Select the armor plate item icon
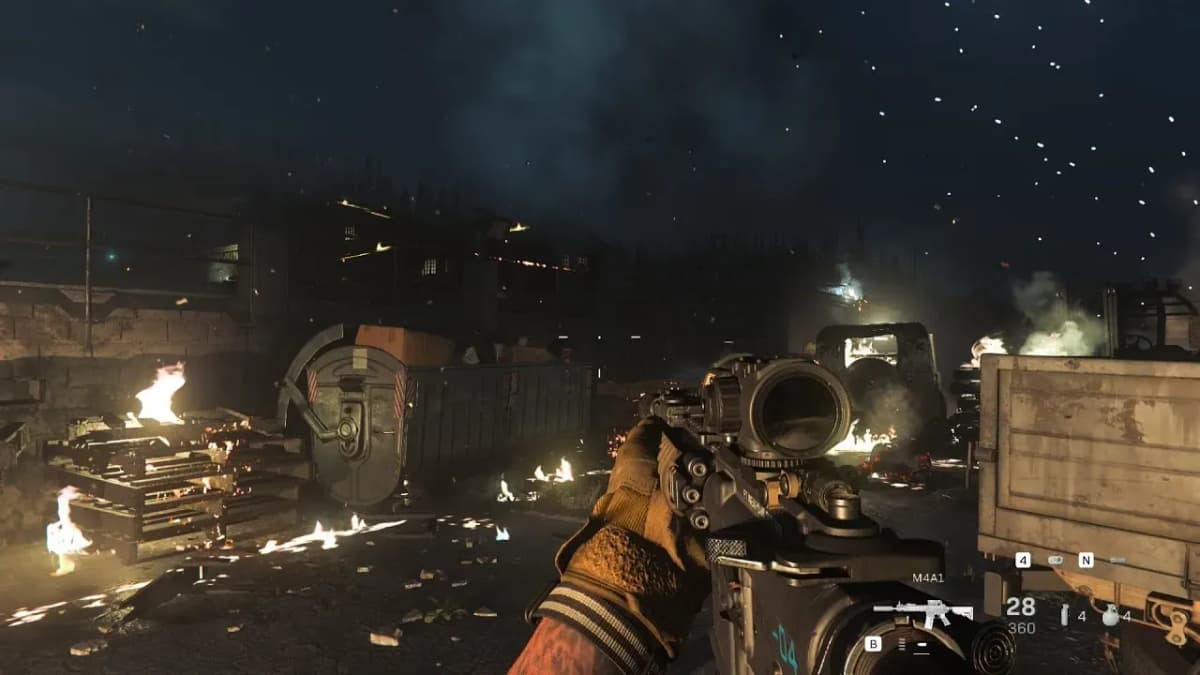1200x675 pixels. point(1055,560)
